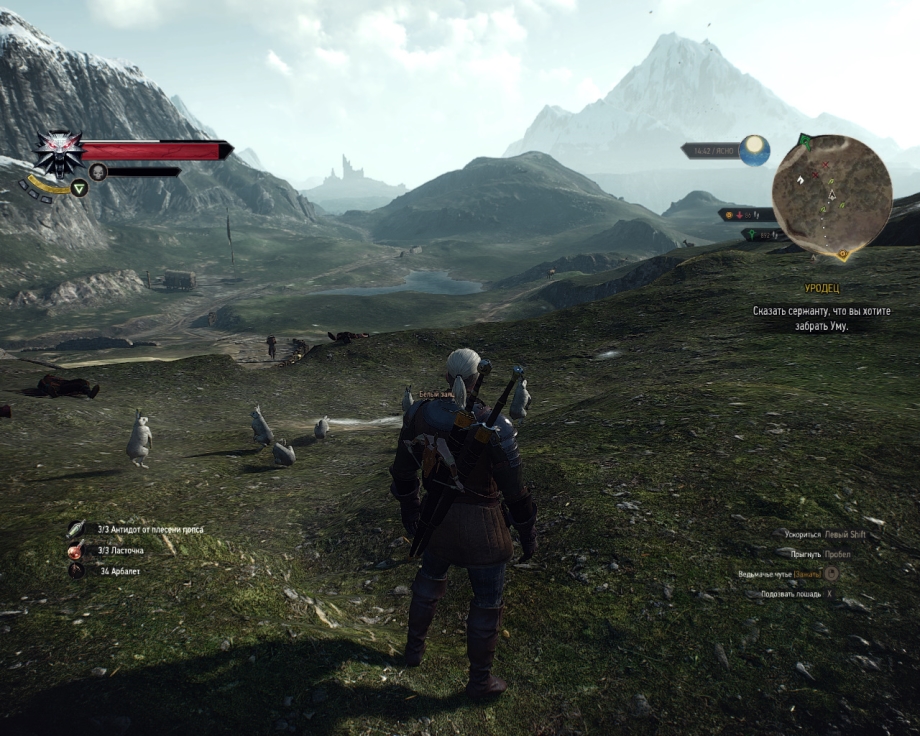
Task: Select the wolf medallion icon
Action: tap(58, 153)
